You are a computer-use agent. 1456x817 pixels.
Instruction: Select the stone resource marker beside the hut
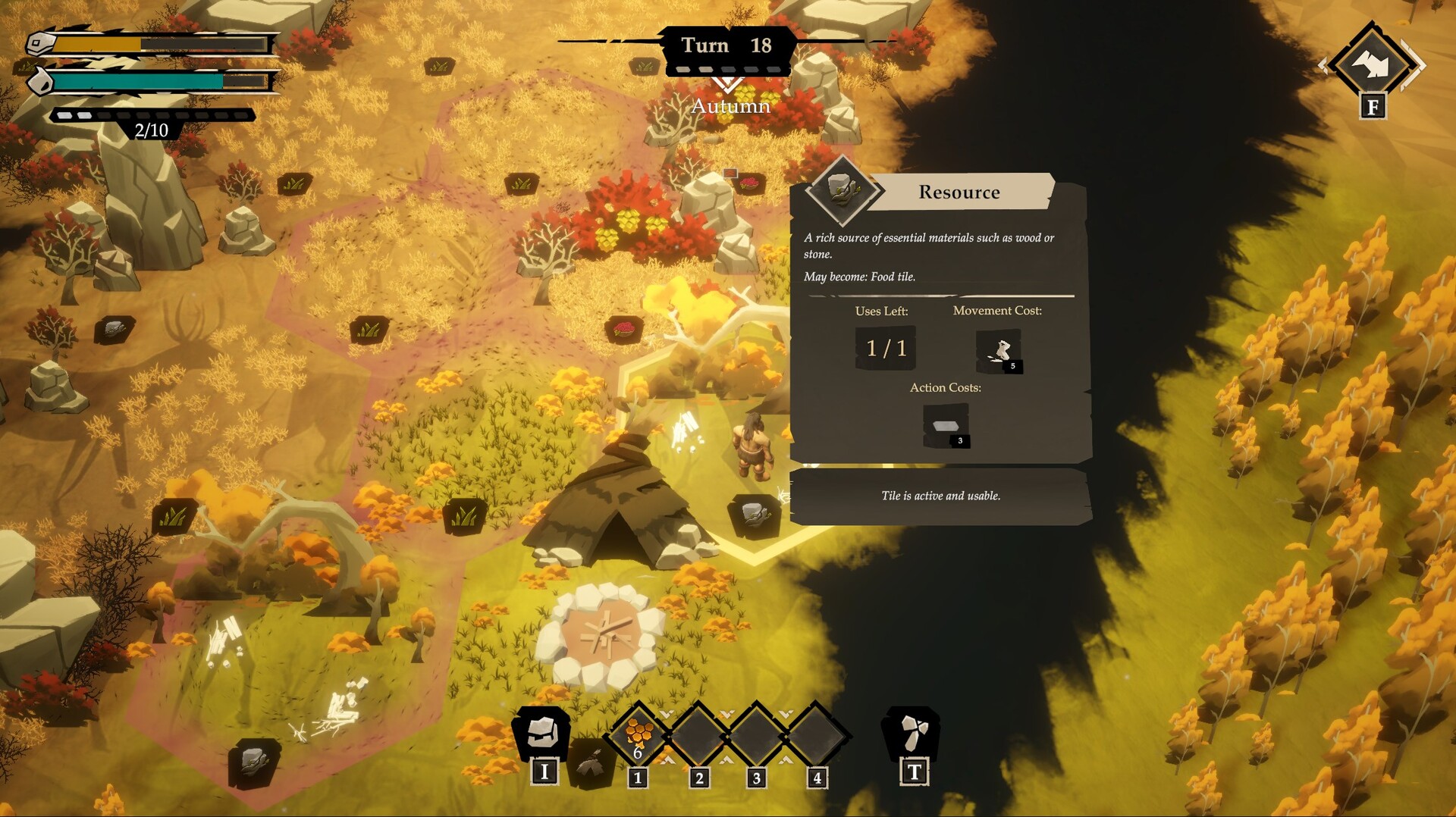coord(754,515)
